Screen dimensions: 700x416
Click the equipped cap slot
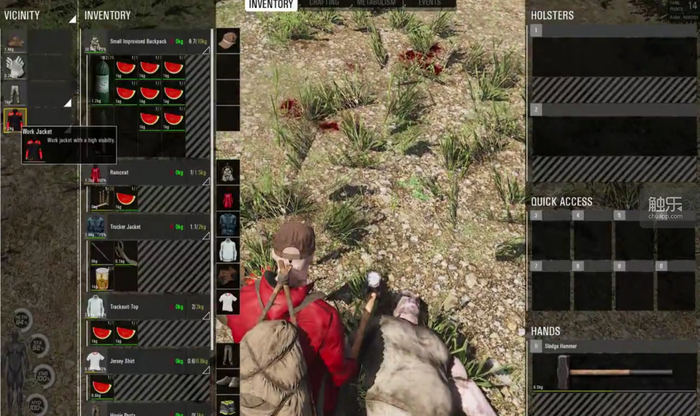click(228, 40)
